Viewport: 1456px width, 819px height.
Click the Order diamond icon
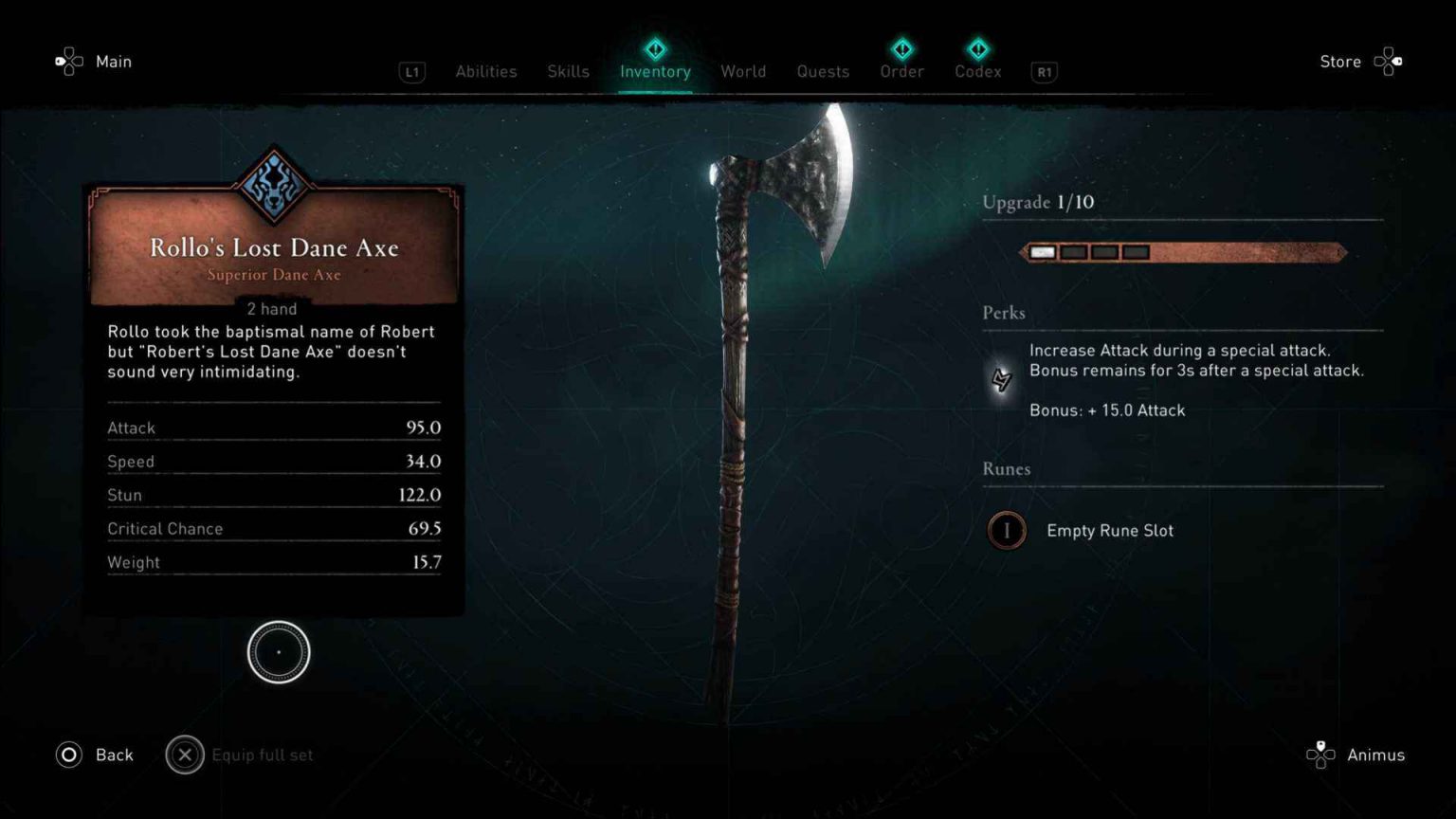pos(901,48)
